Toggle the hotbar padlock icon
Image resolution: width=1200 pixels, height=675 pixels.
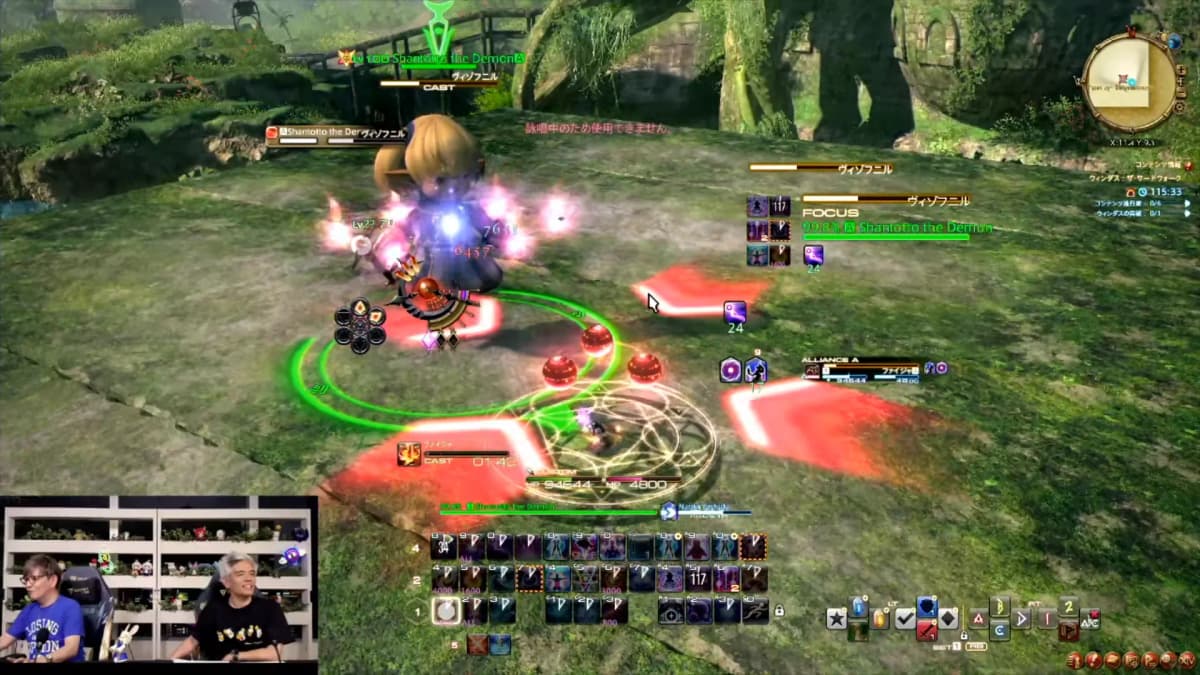[x=778, y=610]
